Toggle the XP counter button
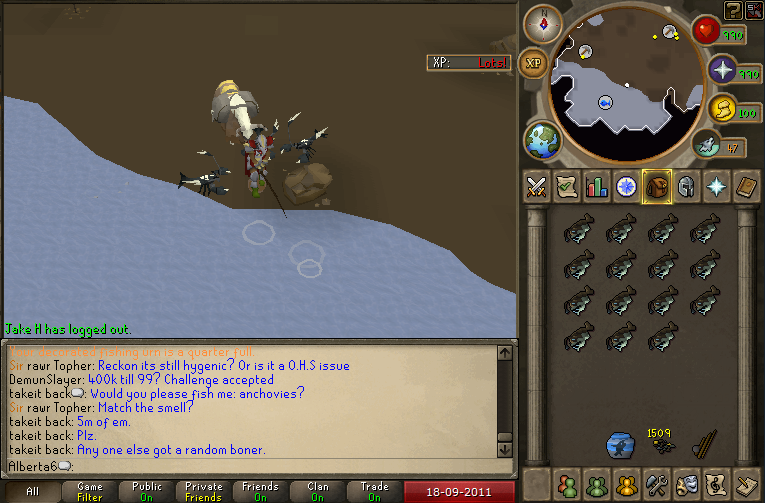 pyautogui.click(x=533, y=62)
